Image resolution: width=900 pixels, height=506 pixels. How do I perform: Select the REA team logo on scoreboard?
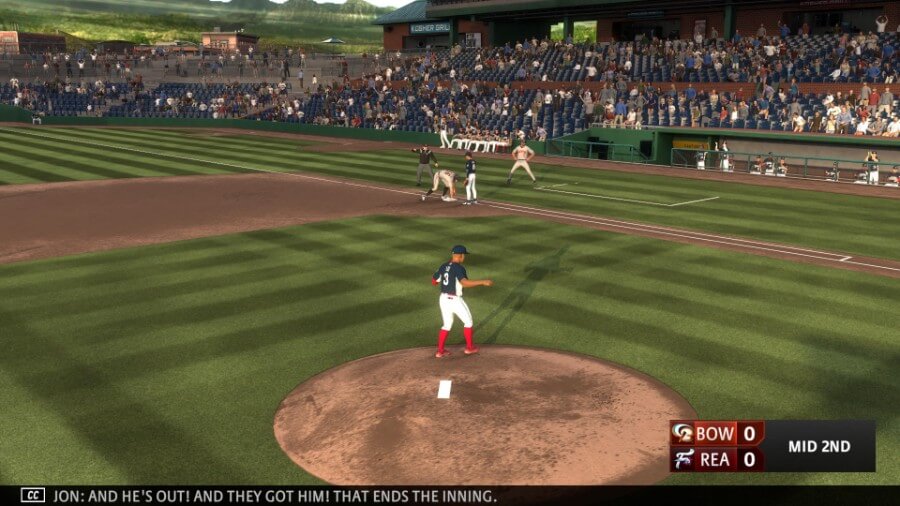pos(683,459)
